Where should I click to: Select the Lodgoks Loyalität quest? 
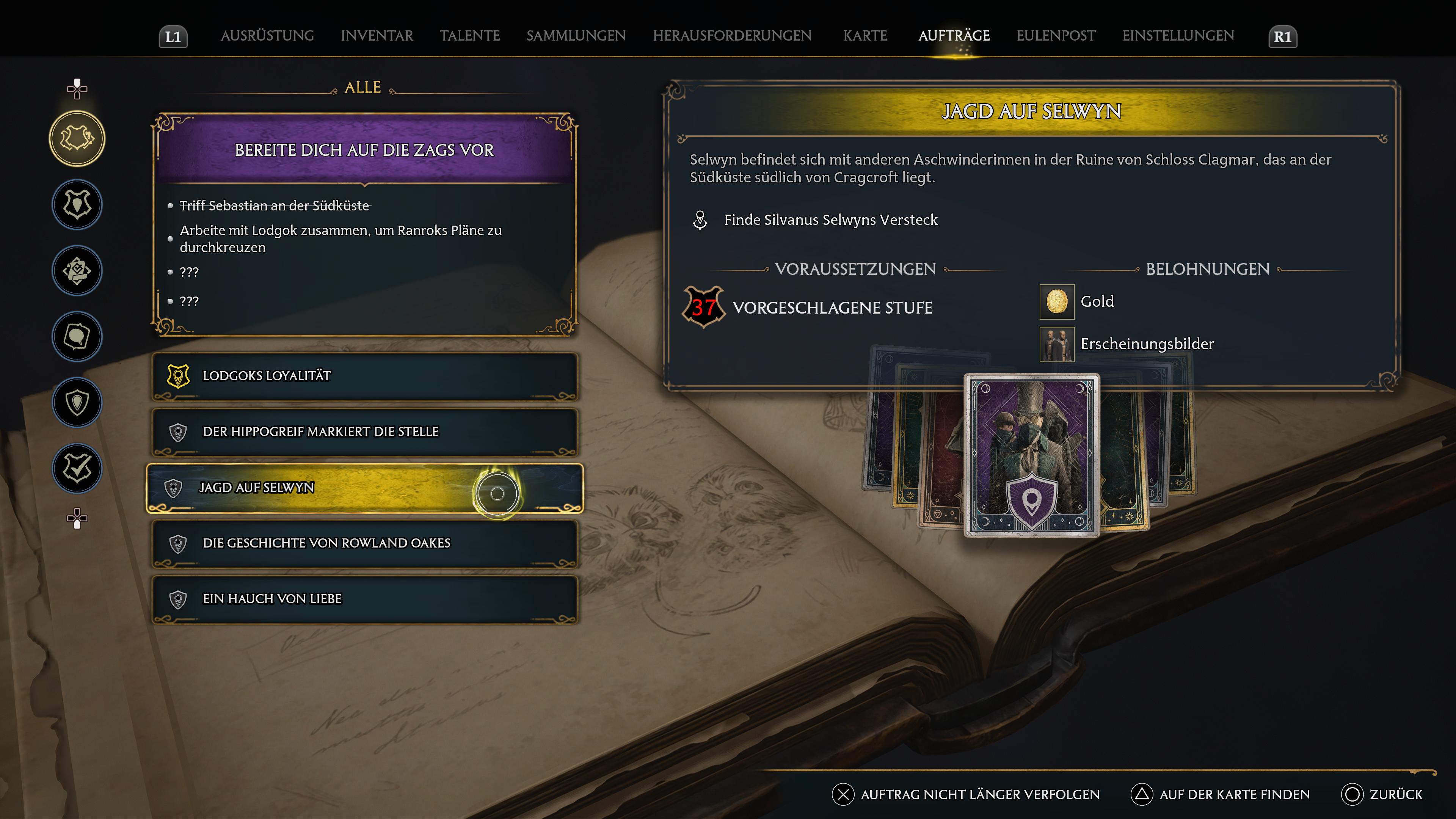[x=364, y=376]
